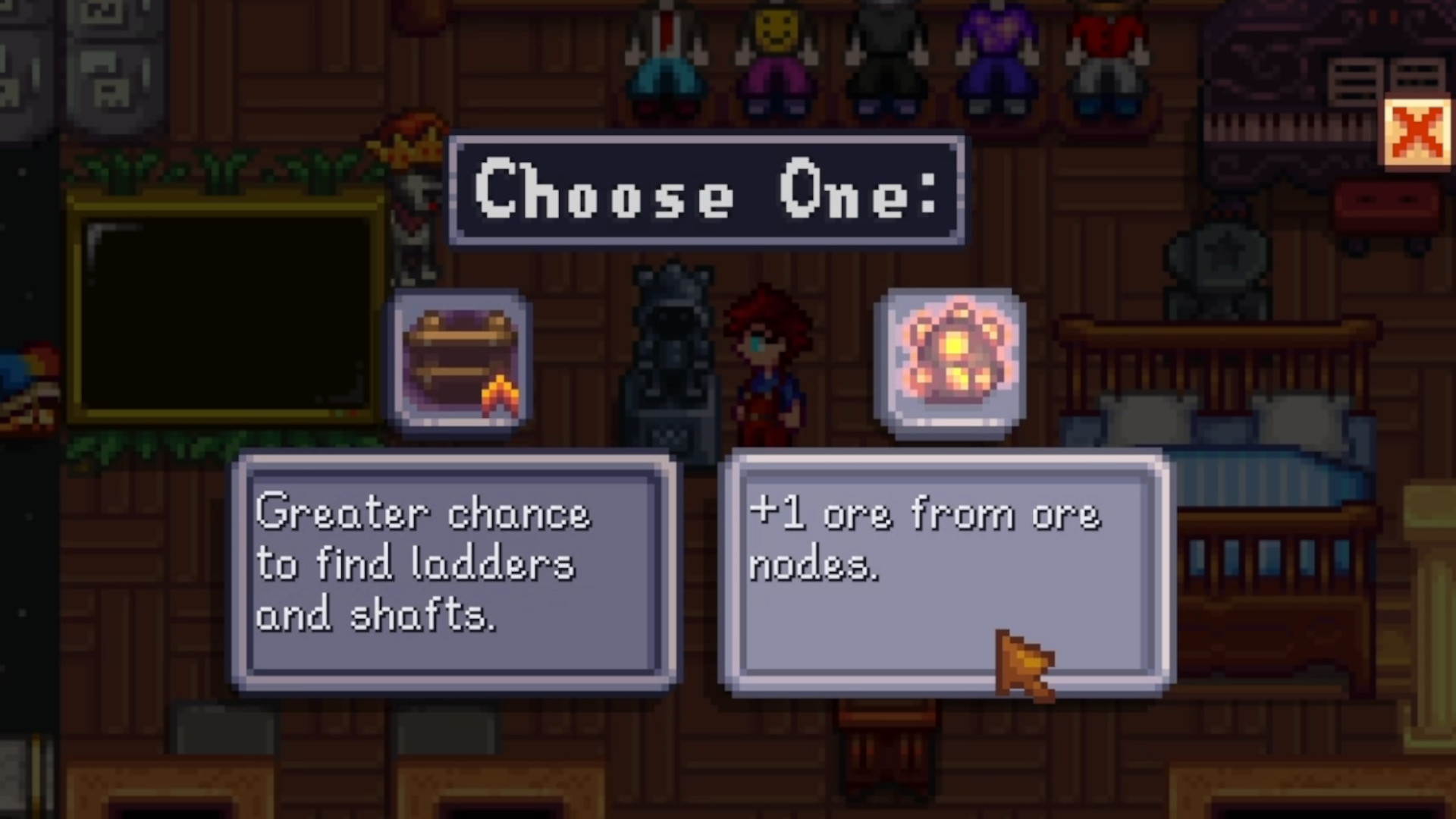Pick the mine ladder profession icon

(460, 362)
